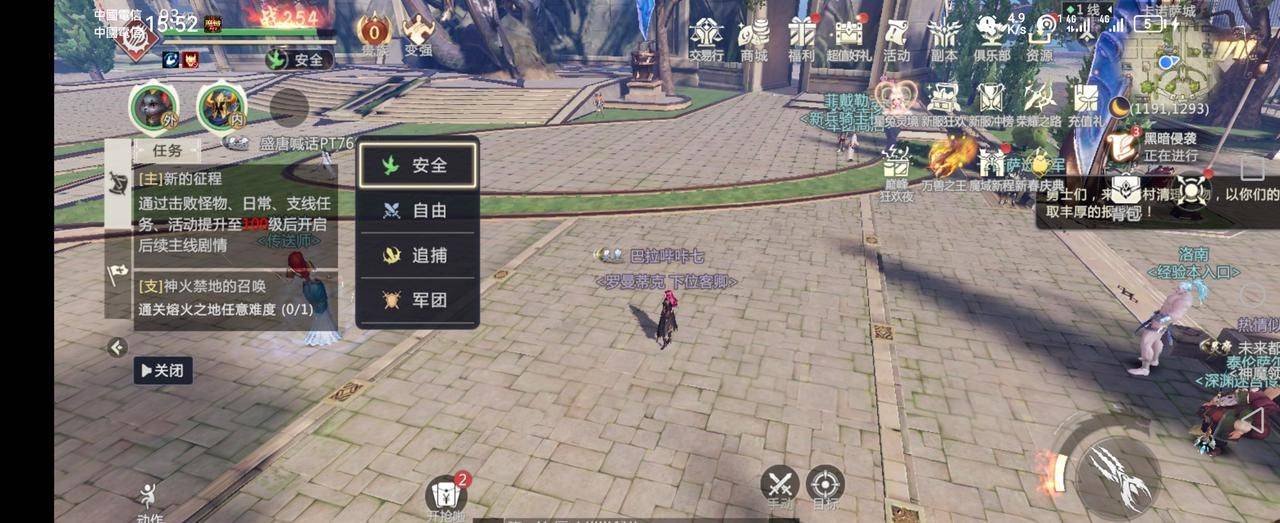Viewport: 1280px width, 523px height.
Task: Open the 变强 power-up menu
Action: pos(418,34)
